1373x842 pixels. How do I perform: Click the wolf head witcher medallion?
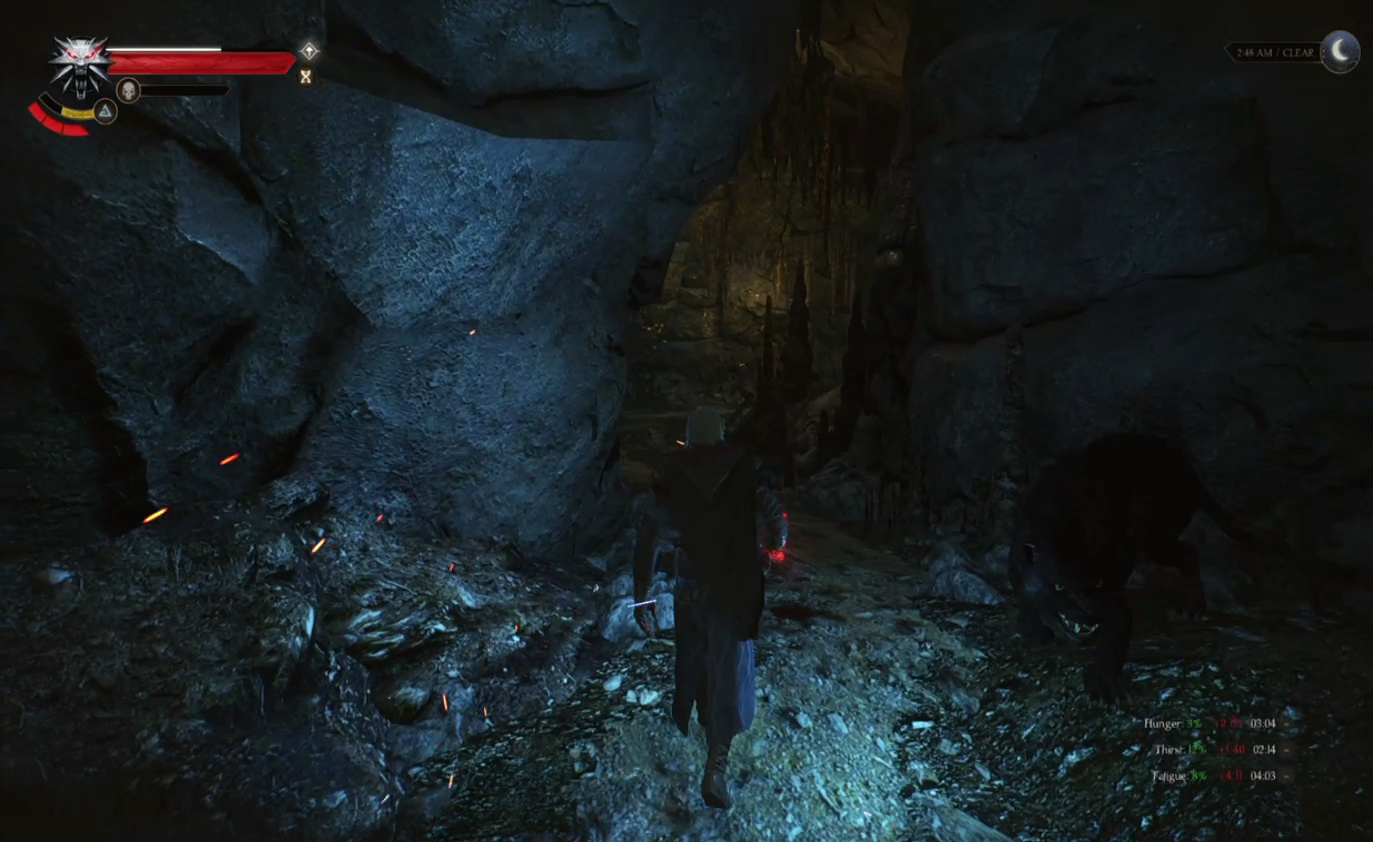tap(79, 64)
